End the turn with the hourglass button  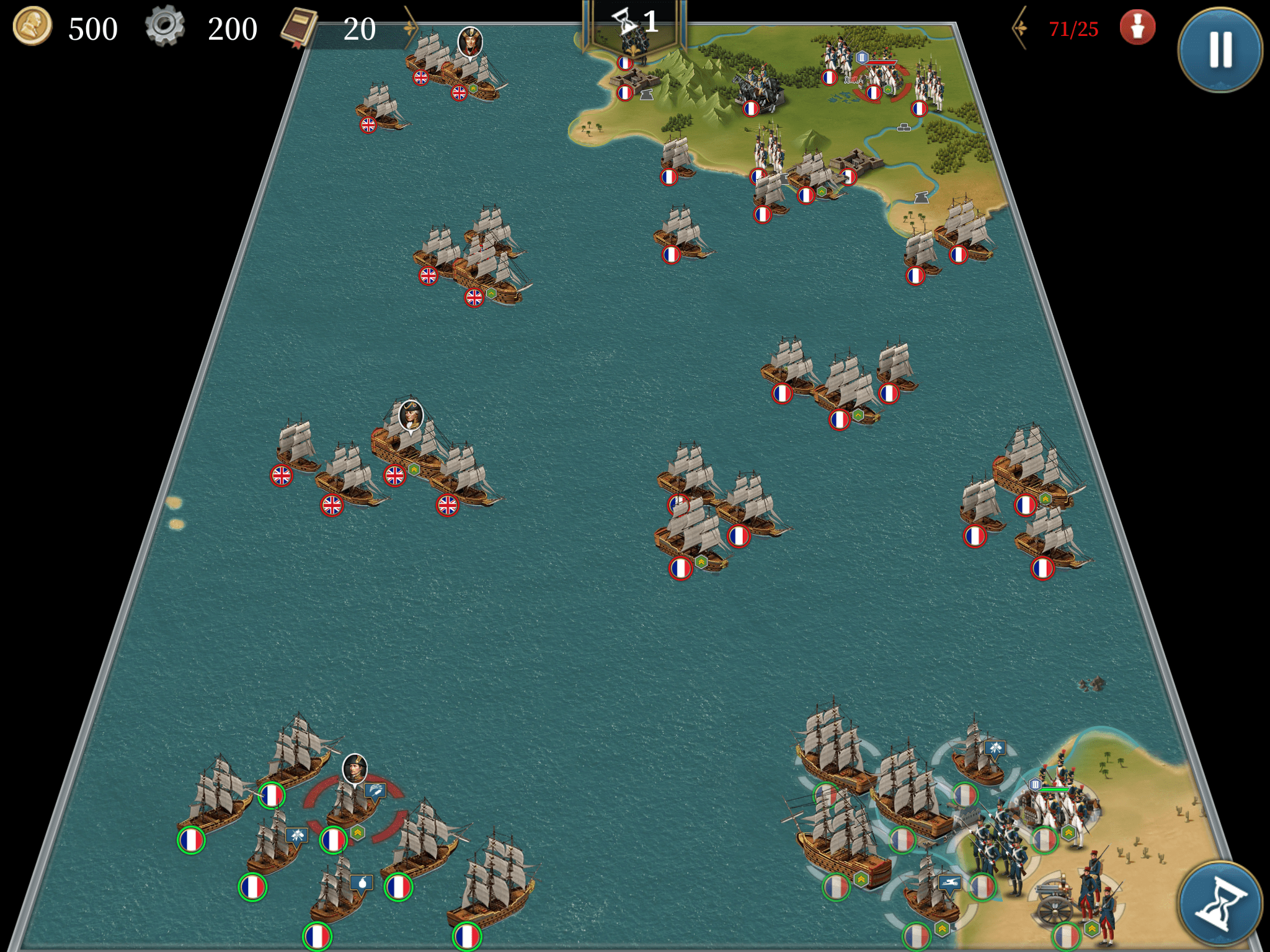click(x=1220, y=904)
